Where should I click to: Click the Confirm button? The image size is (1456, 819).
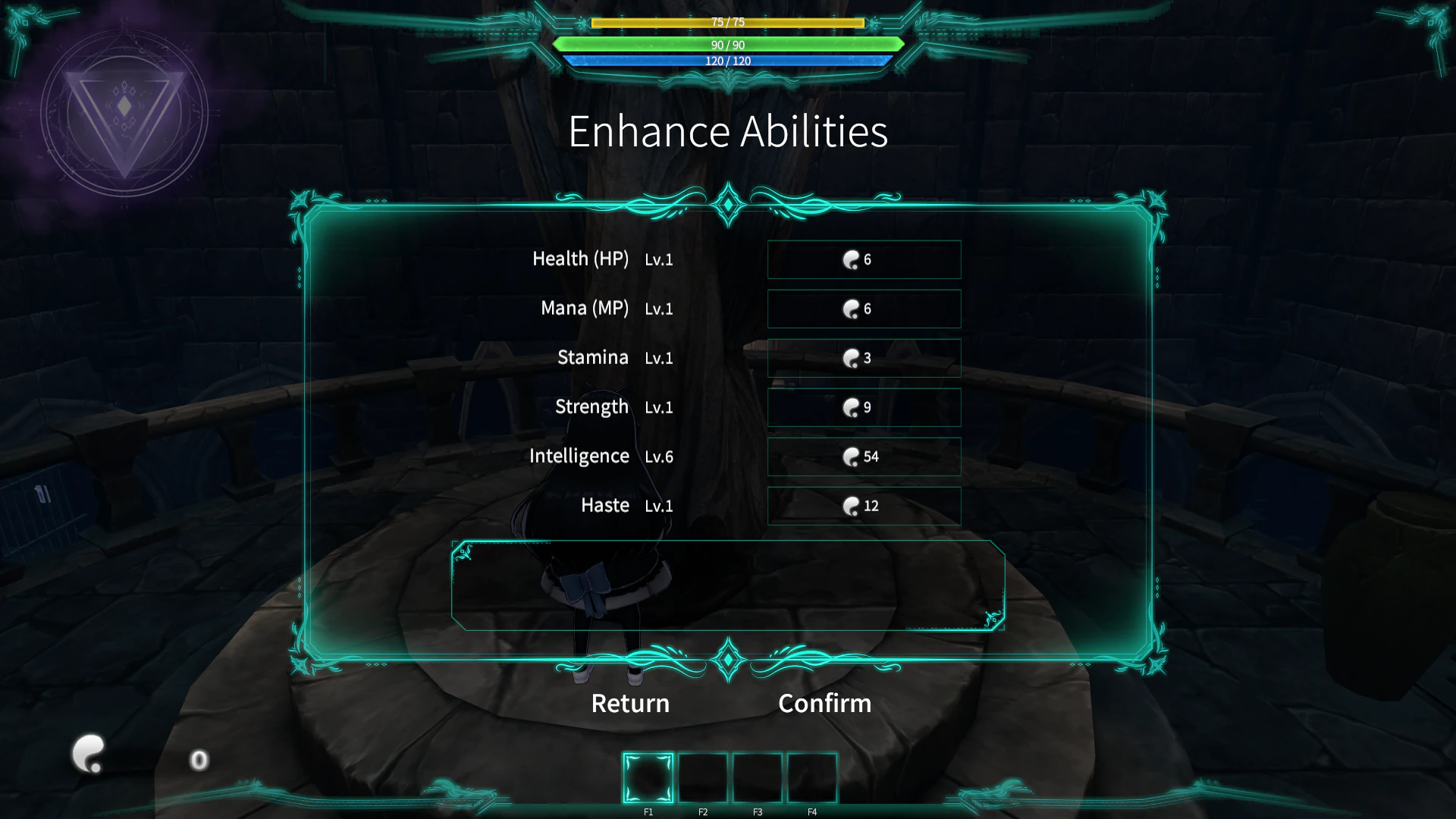click(824, 703)
